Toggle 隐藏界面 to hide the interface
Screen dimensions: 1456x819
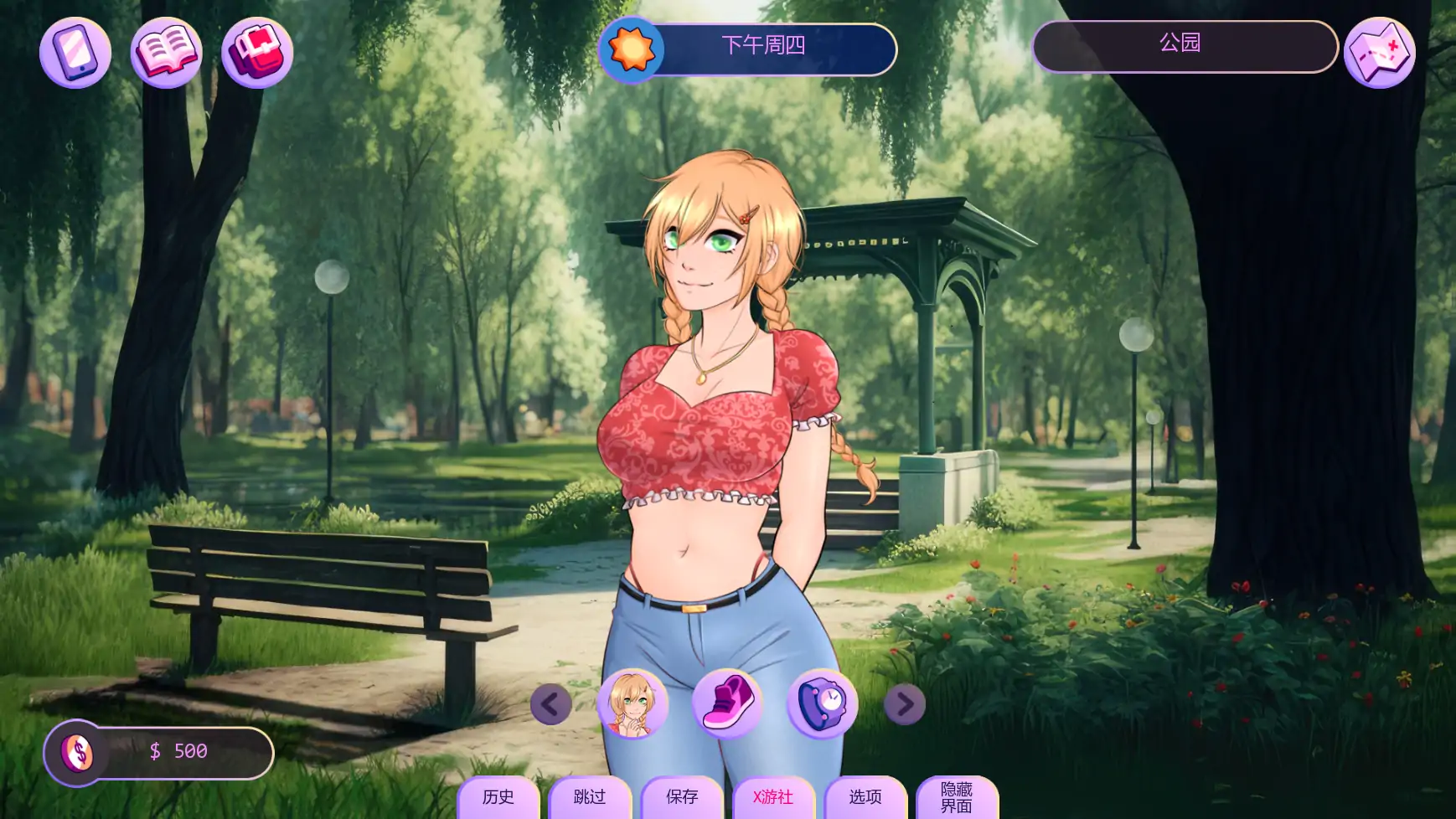(x=958, y=798)
